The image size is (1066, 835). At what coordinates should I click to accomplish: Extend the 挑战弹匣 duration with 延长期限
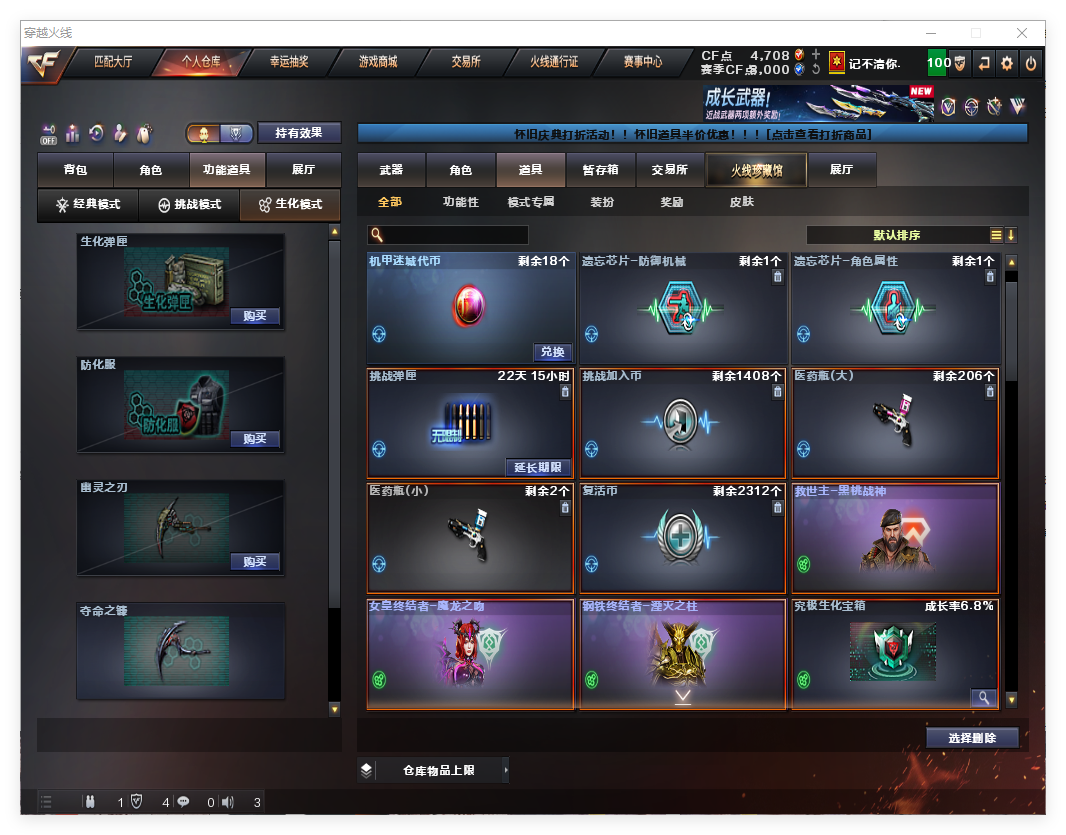click(540, 467)
